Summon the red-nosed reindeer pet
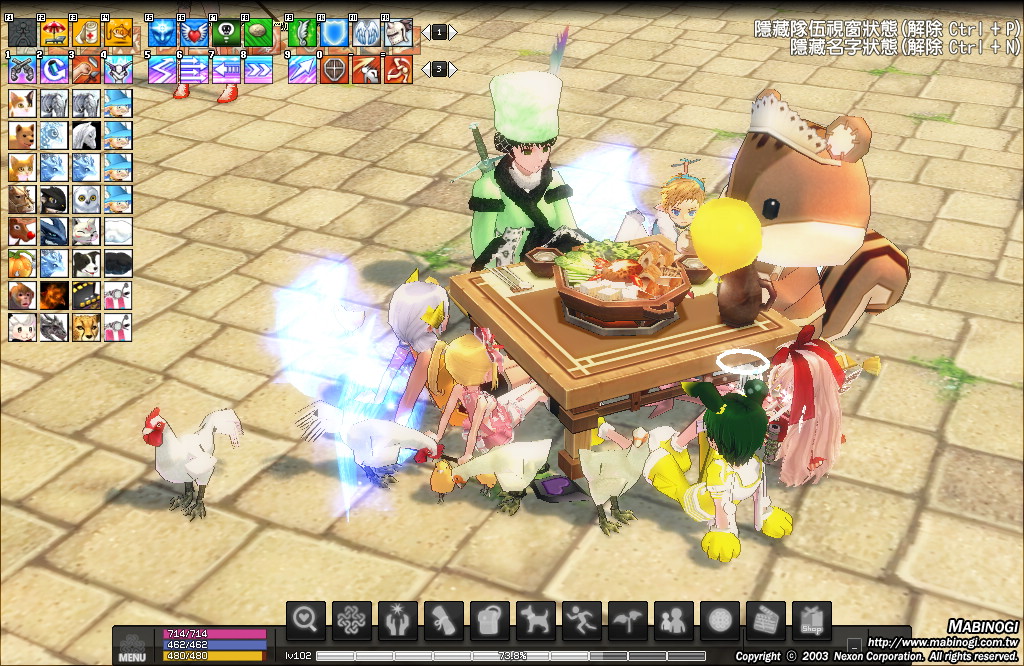Screen dimensions: 1024x666 (x=22, y=231)
